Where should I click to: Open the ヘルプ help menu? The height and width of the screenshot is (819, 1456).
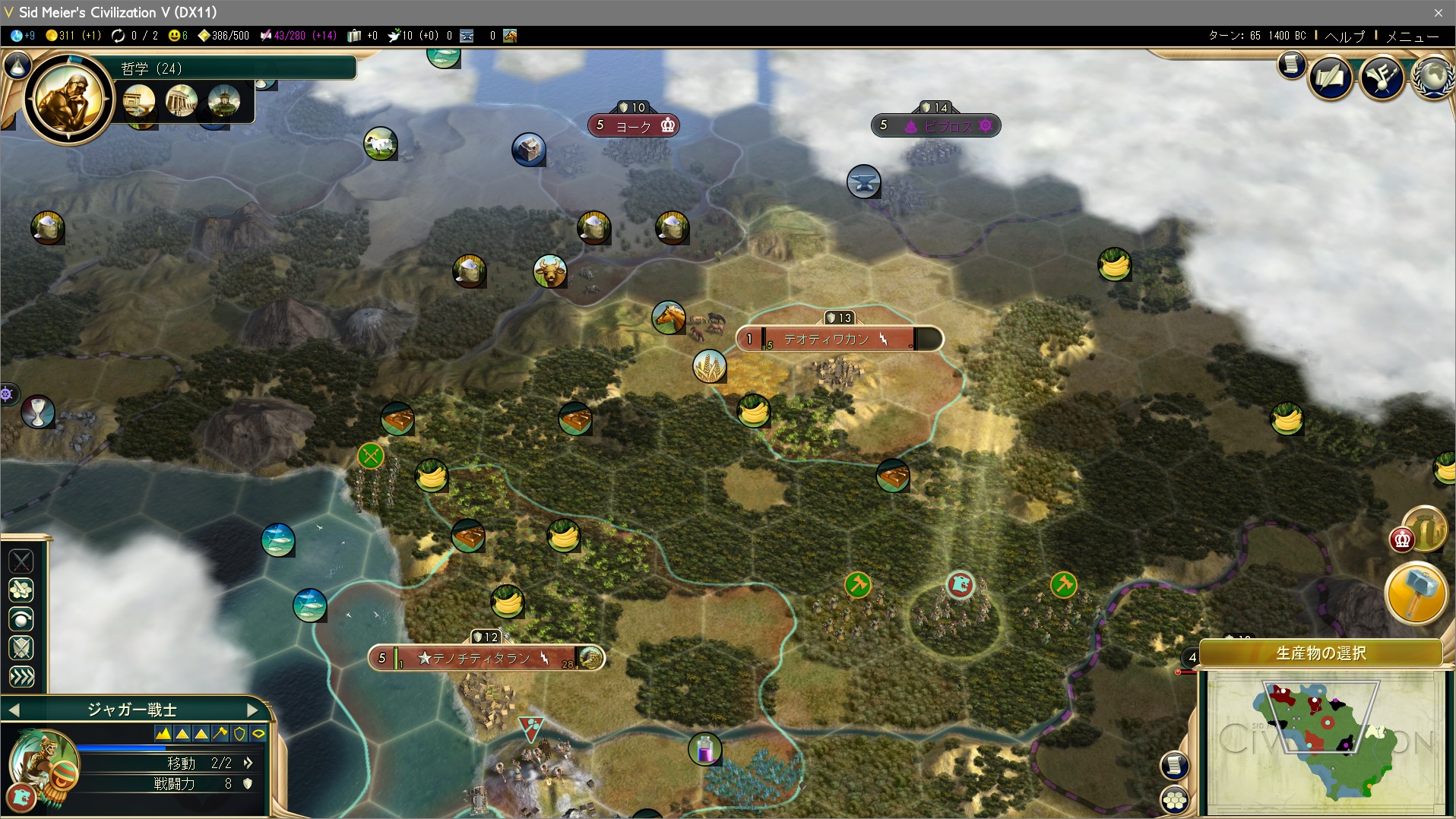1344,36
